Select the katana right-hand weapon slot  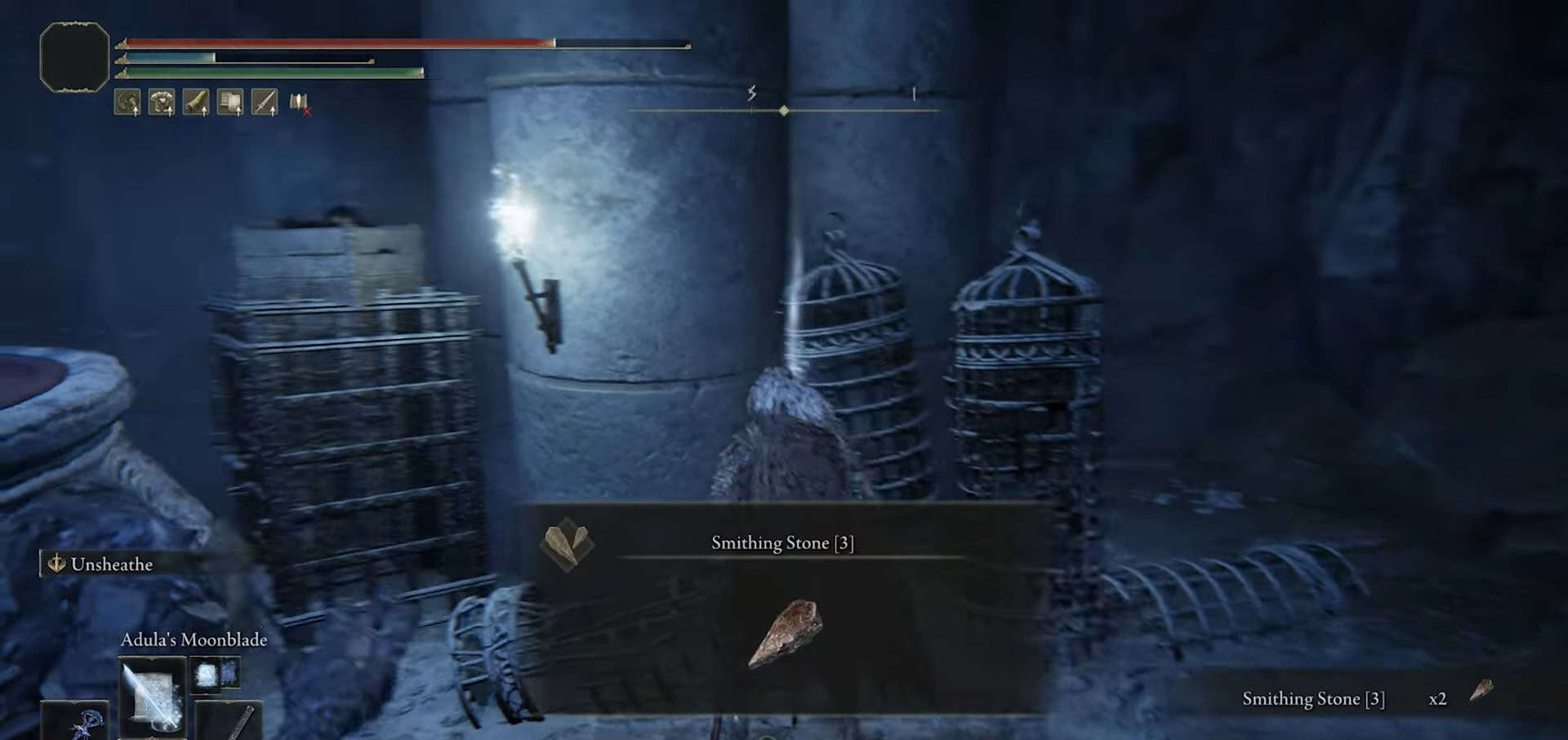(x=233, y=721)
